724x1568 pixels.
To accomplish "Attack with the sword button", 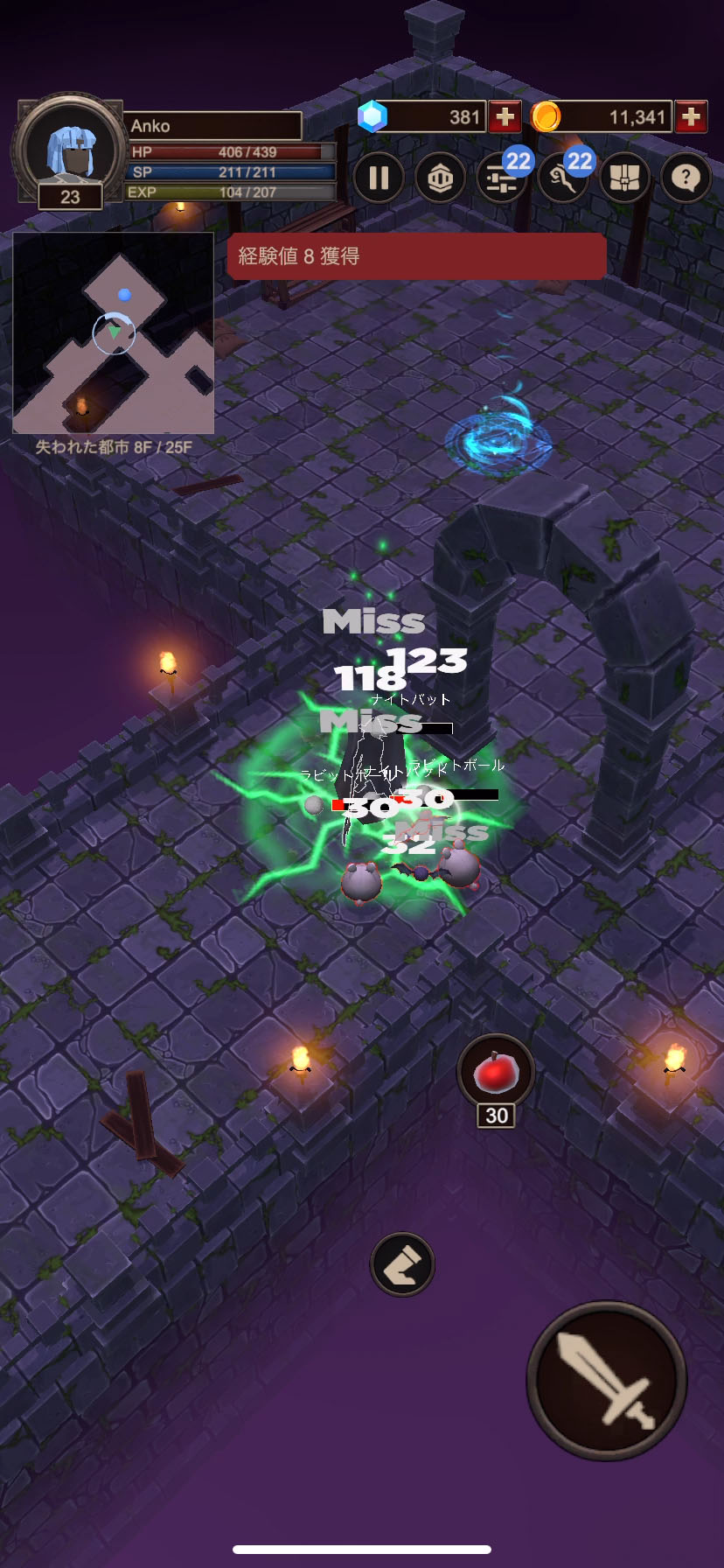I will pos(606,1380).
